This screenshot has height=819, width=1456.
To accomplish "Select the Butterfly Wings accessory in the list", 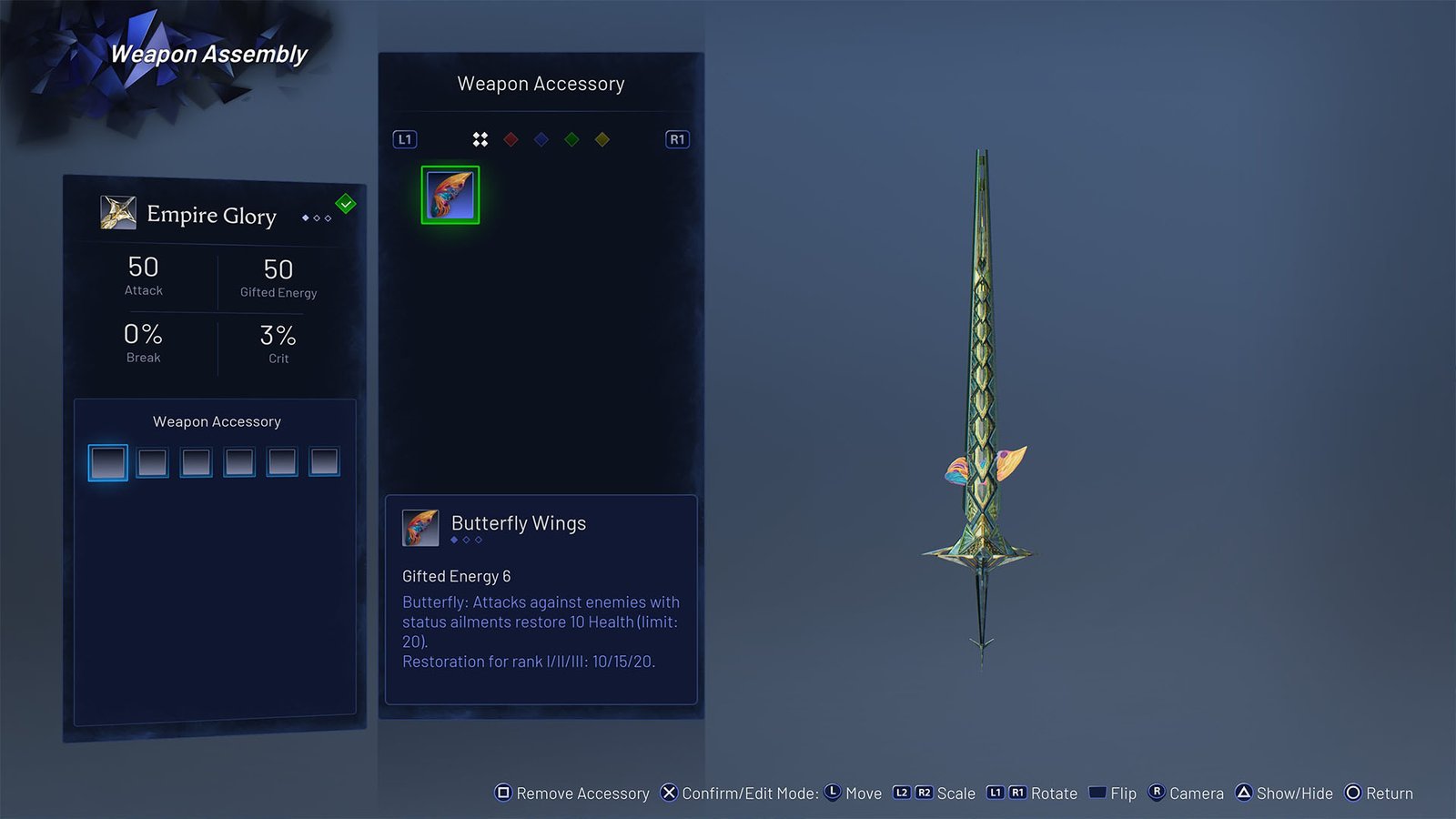I will [x=450, y=195].
